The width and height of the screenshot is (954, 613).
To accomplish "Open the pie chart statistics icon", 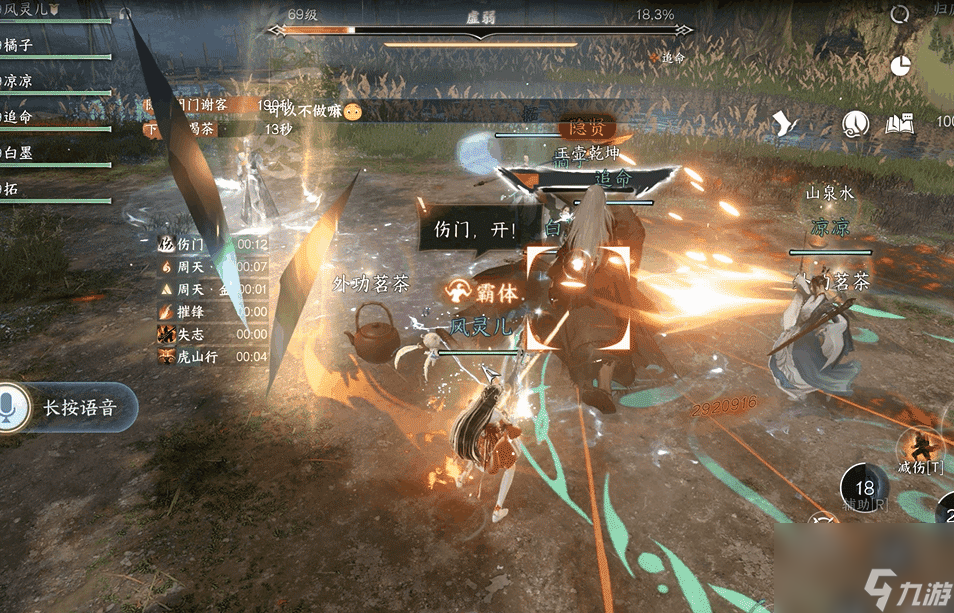I will [901, 66].
